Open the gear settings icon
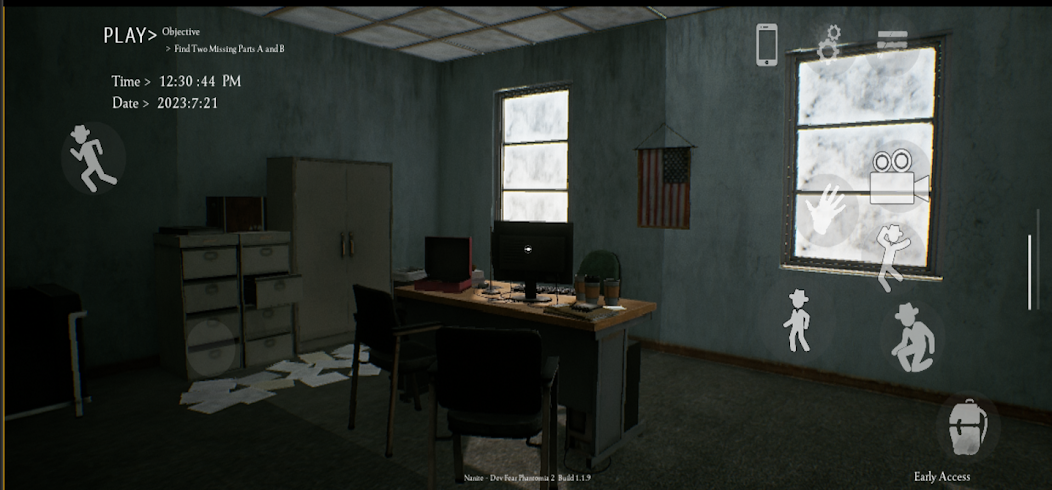The height and width of the screenshot is (490, 1052). point(829,44)
